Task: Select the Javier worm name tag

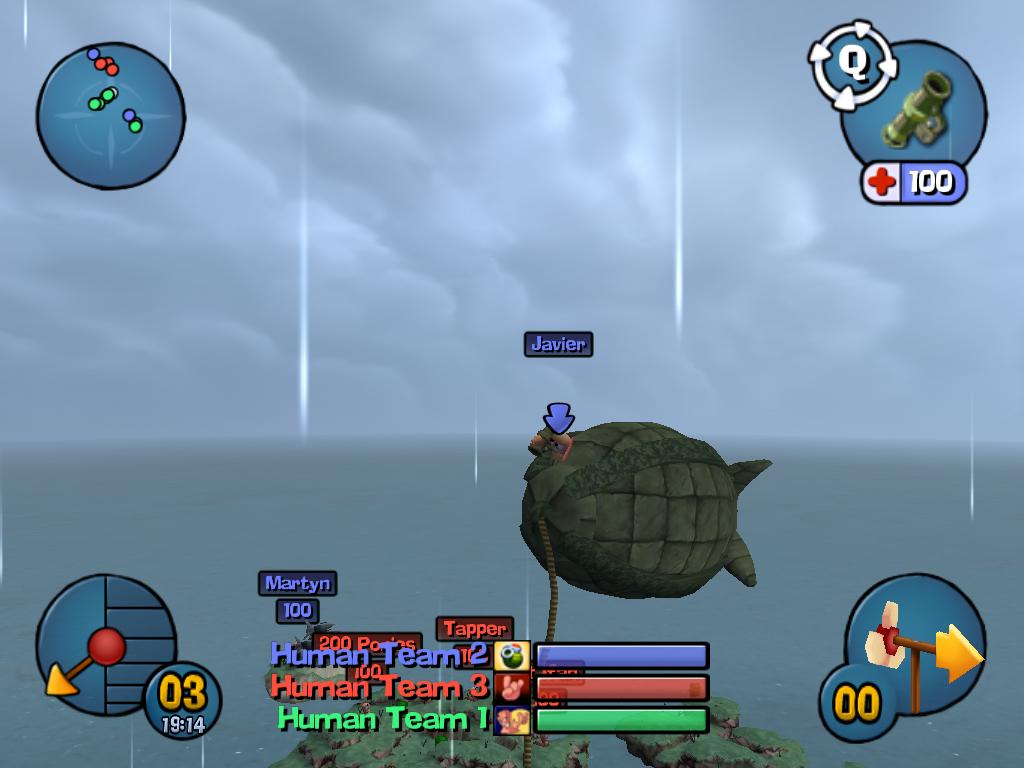Action: tap(558, 344)
